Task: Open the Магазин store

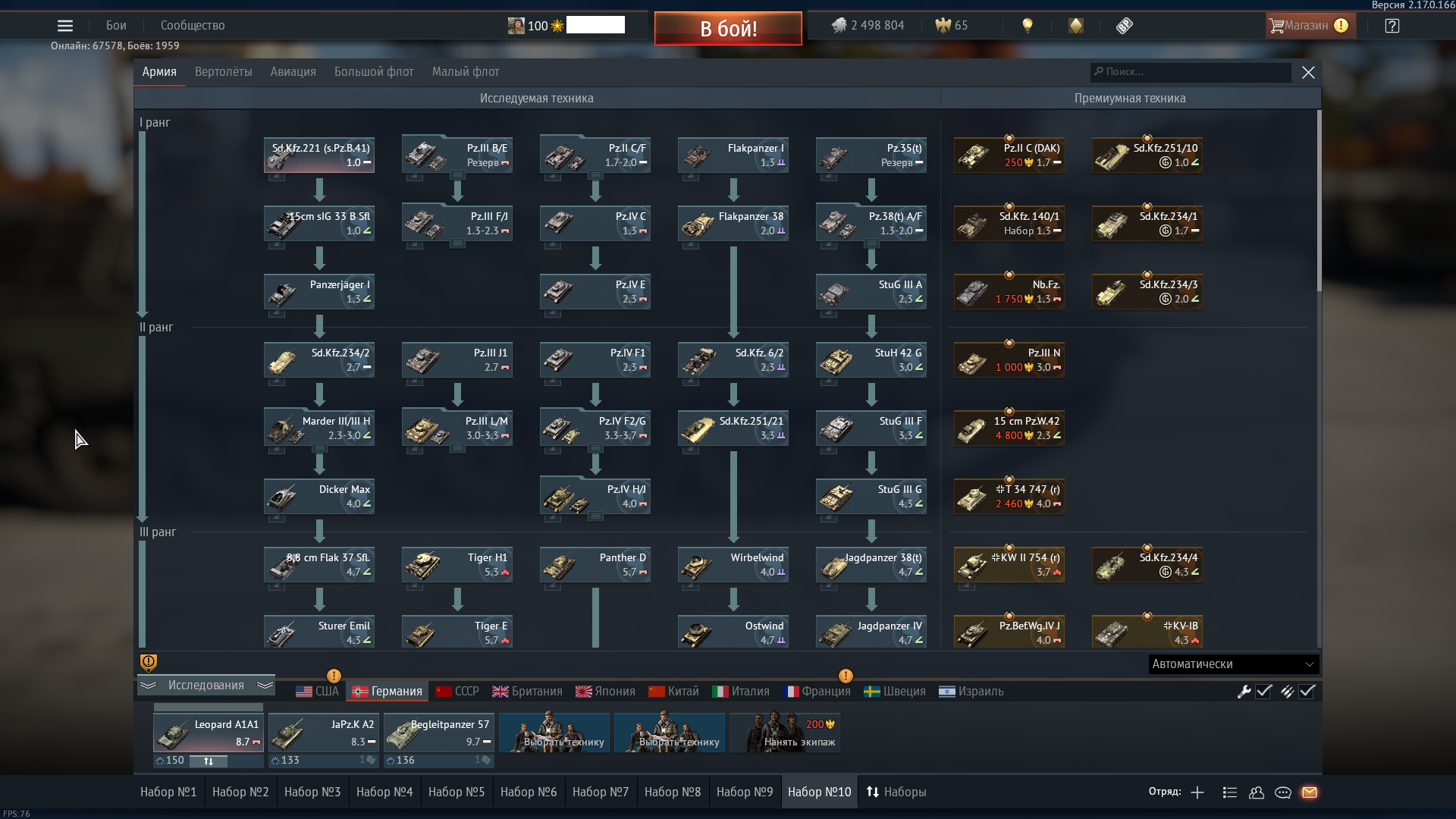Action: click(x=1310, y=25)
